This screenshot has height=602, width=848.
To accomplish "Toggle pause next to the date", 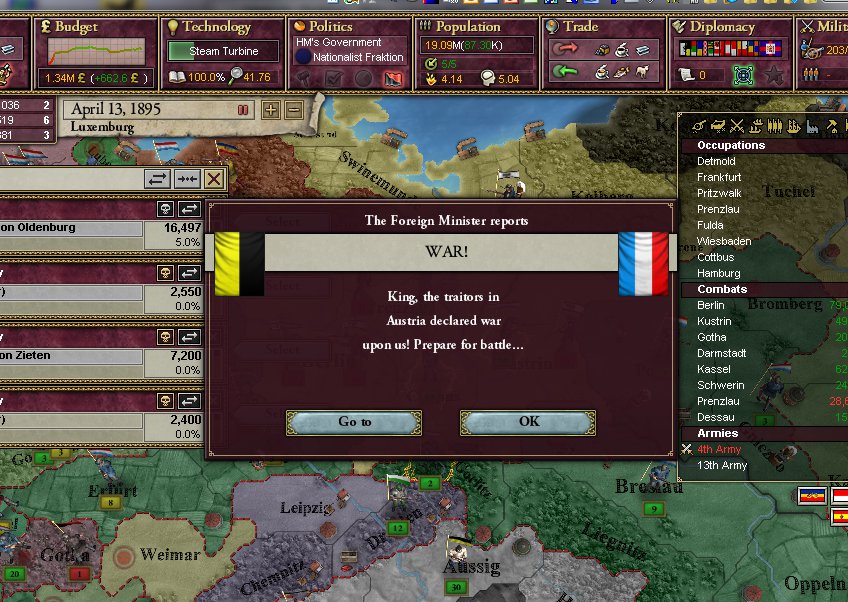I will pos(243,110).
